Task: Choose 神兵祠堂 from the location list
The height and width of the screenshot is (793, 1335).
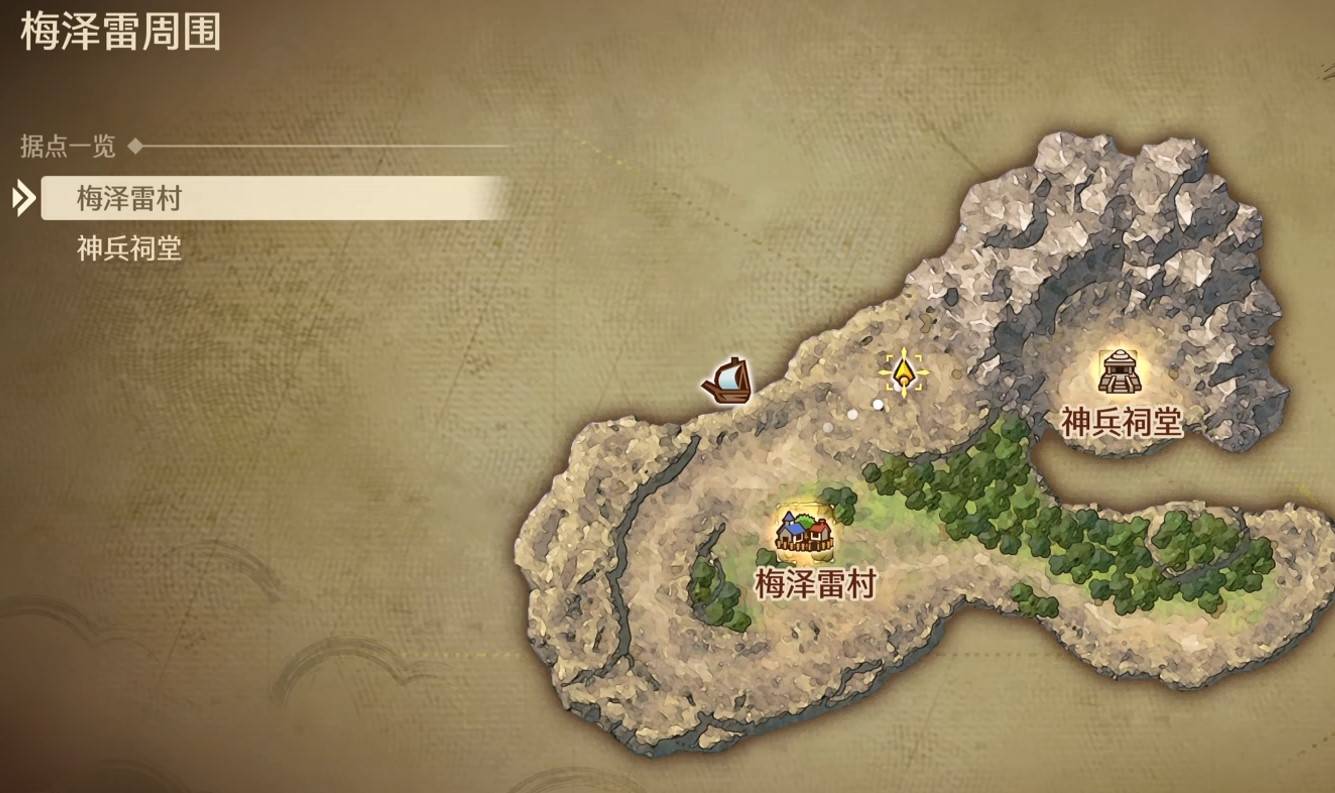Action: (x=130, y=248)
